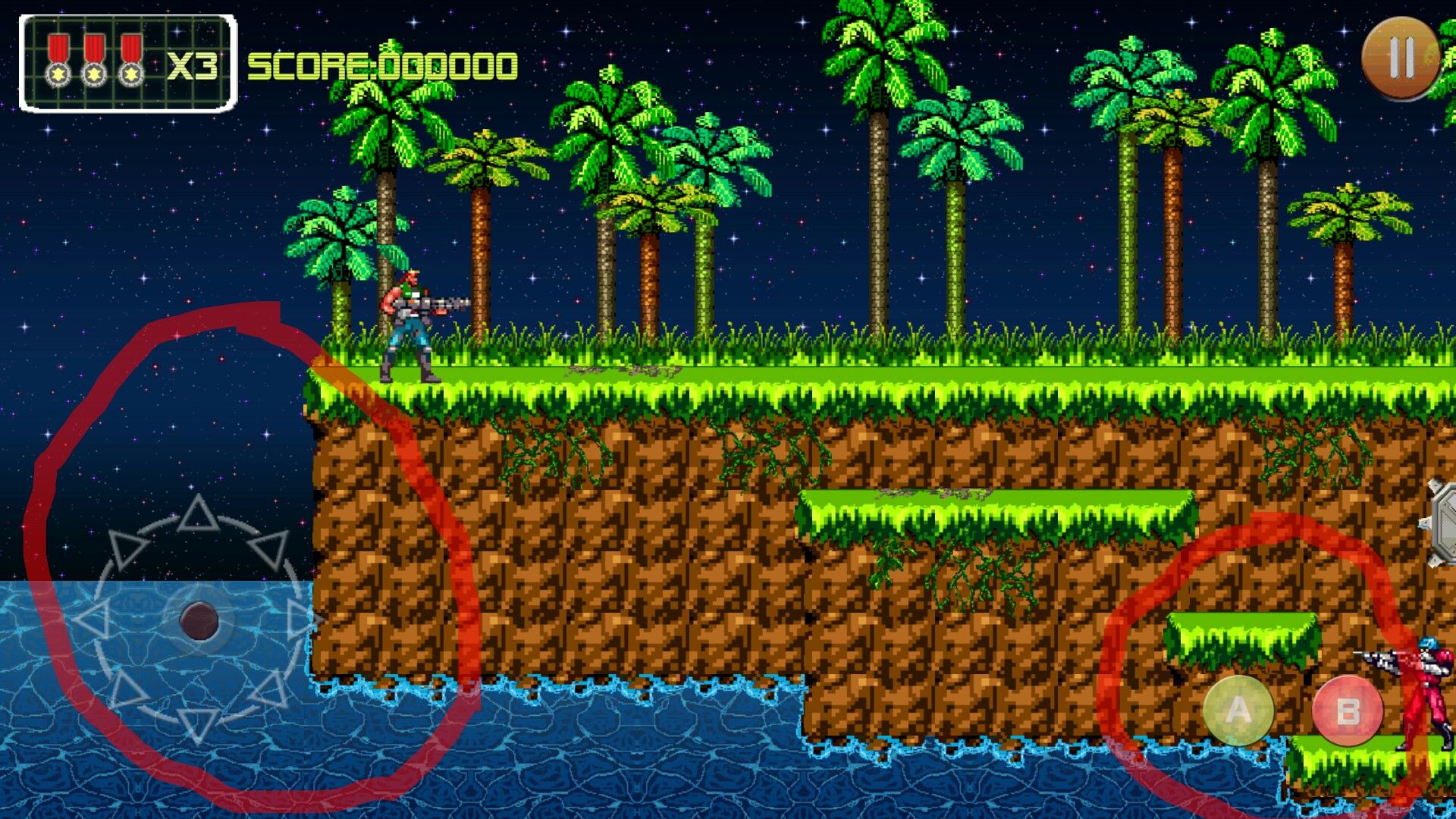Tap the D-pad upper-left diagonal arrow
Viewport: 1456px width, 819px height.
coord(126,548)
